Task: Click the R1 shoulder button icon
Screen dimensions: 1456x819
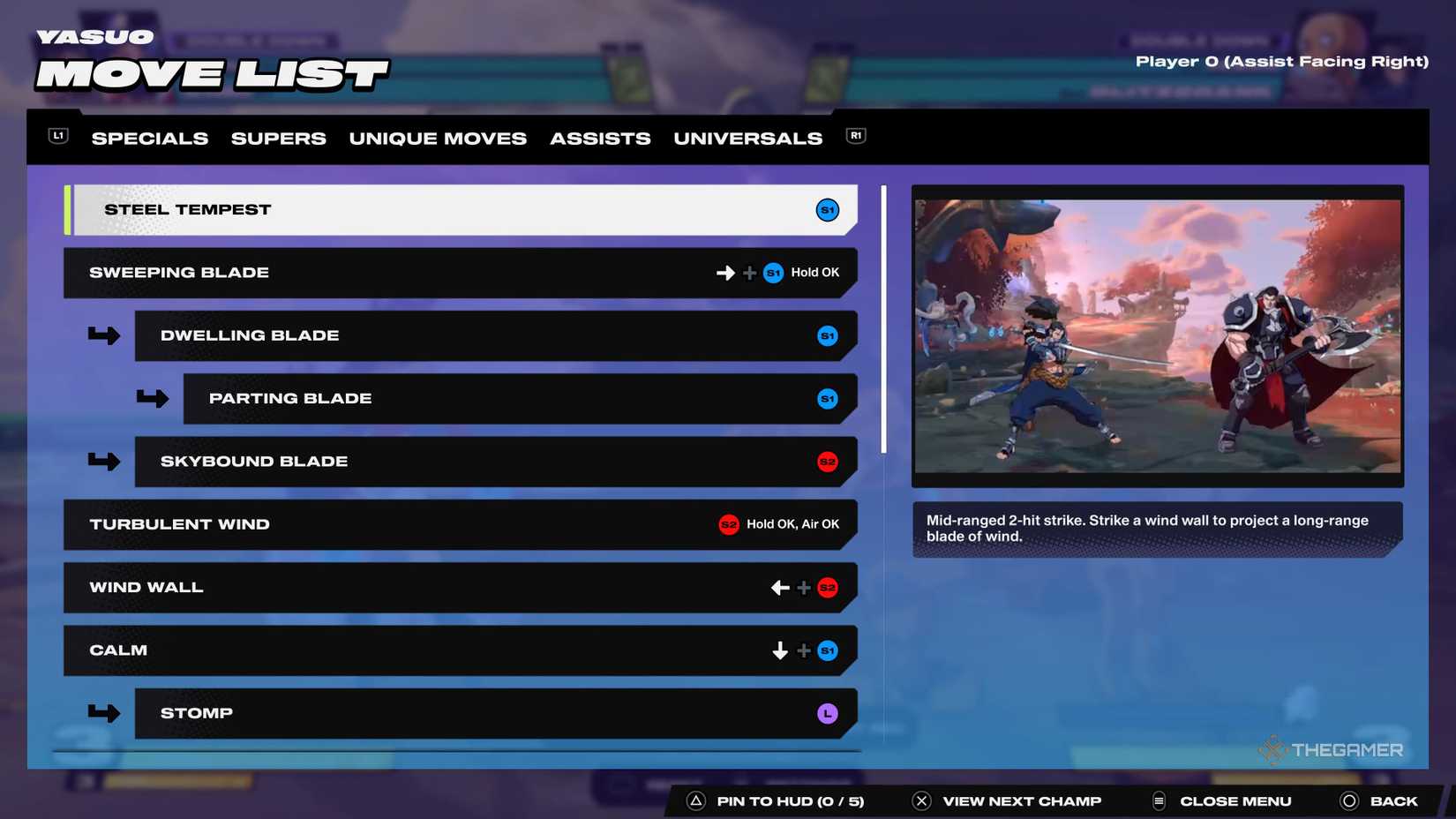Action: point(854,136)
